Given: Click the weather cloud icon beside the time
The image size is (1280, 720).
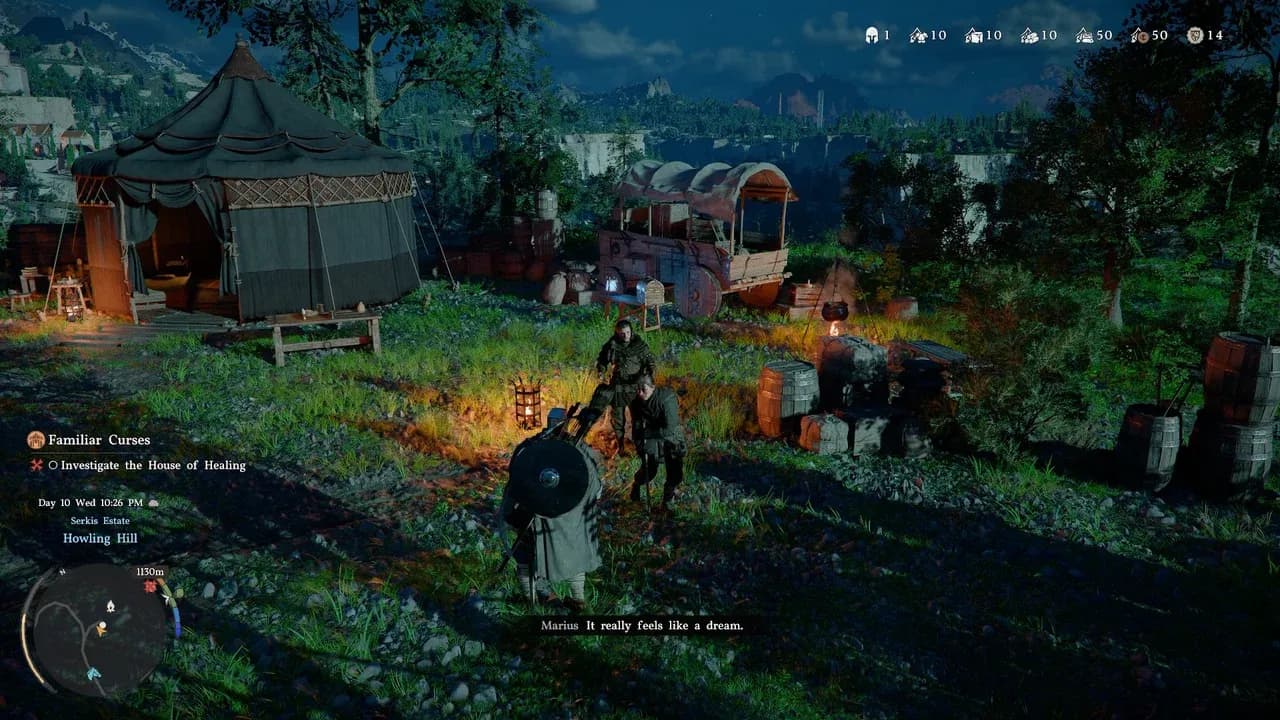Looking at the screenshot, I should tap(153, 503).
